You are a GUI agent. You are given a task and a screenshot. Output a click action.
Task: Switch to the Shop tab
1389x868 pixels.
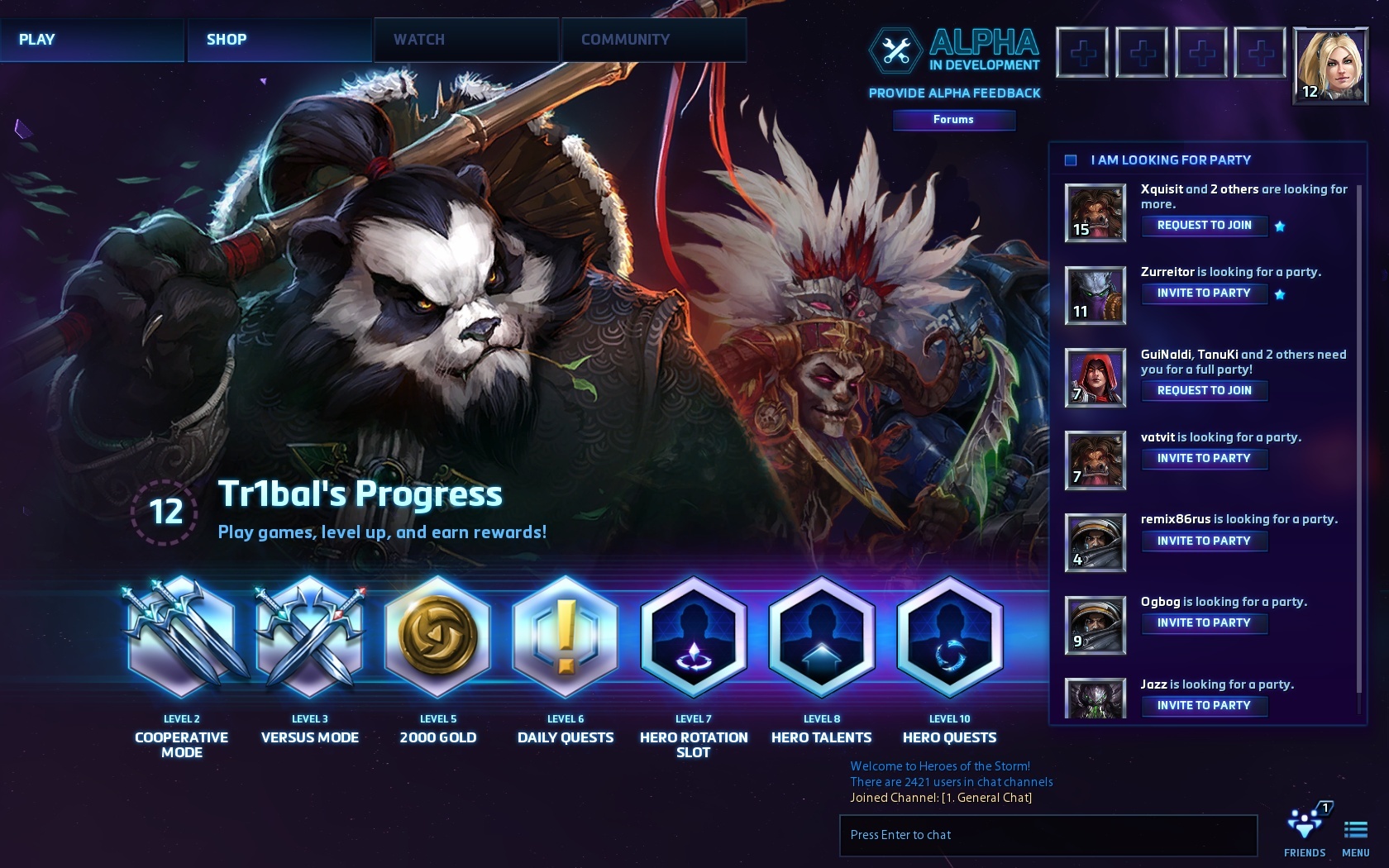[x=279, y=40]
